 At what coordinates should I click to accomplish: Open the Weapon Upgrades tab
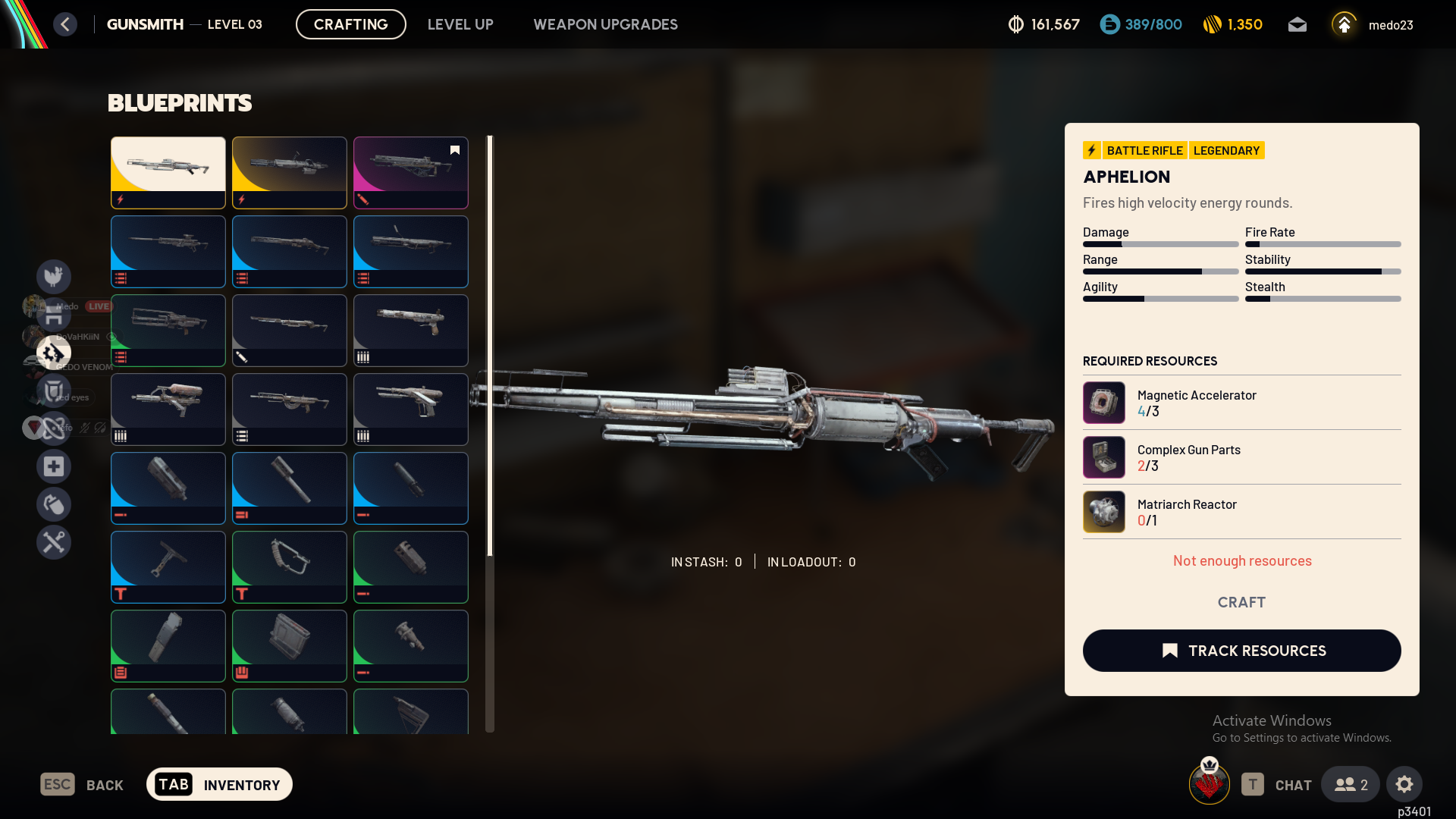[605, 24]
